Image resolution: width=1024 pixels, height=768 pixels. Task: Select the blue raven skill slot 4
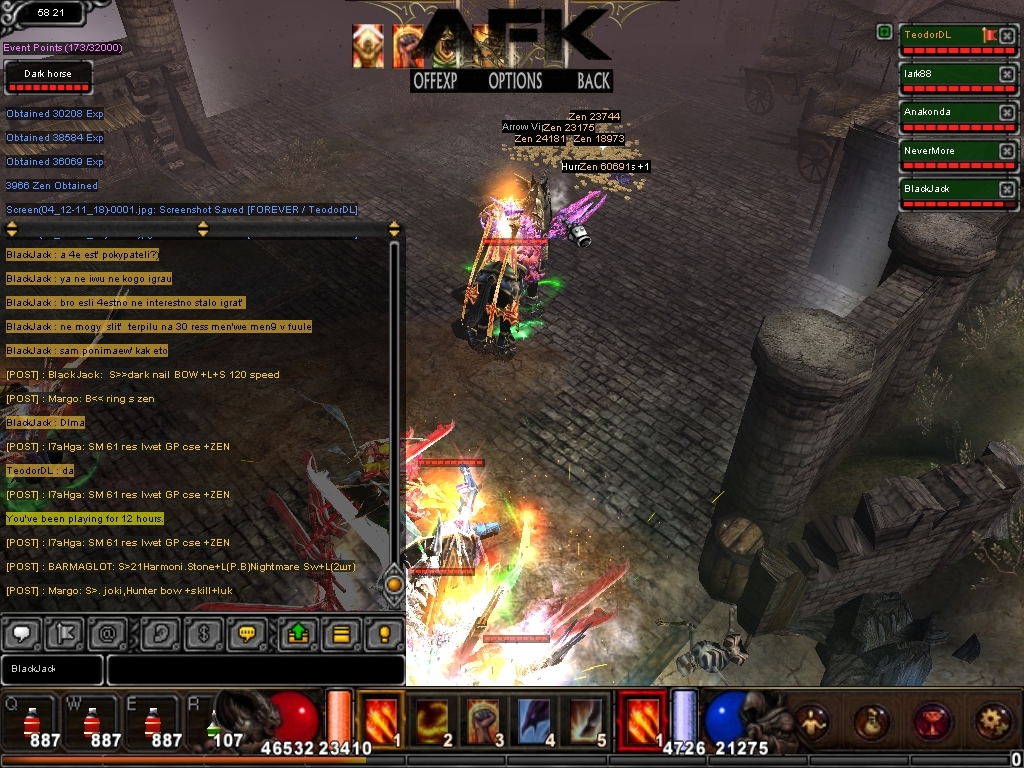536,720
